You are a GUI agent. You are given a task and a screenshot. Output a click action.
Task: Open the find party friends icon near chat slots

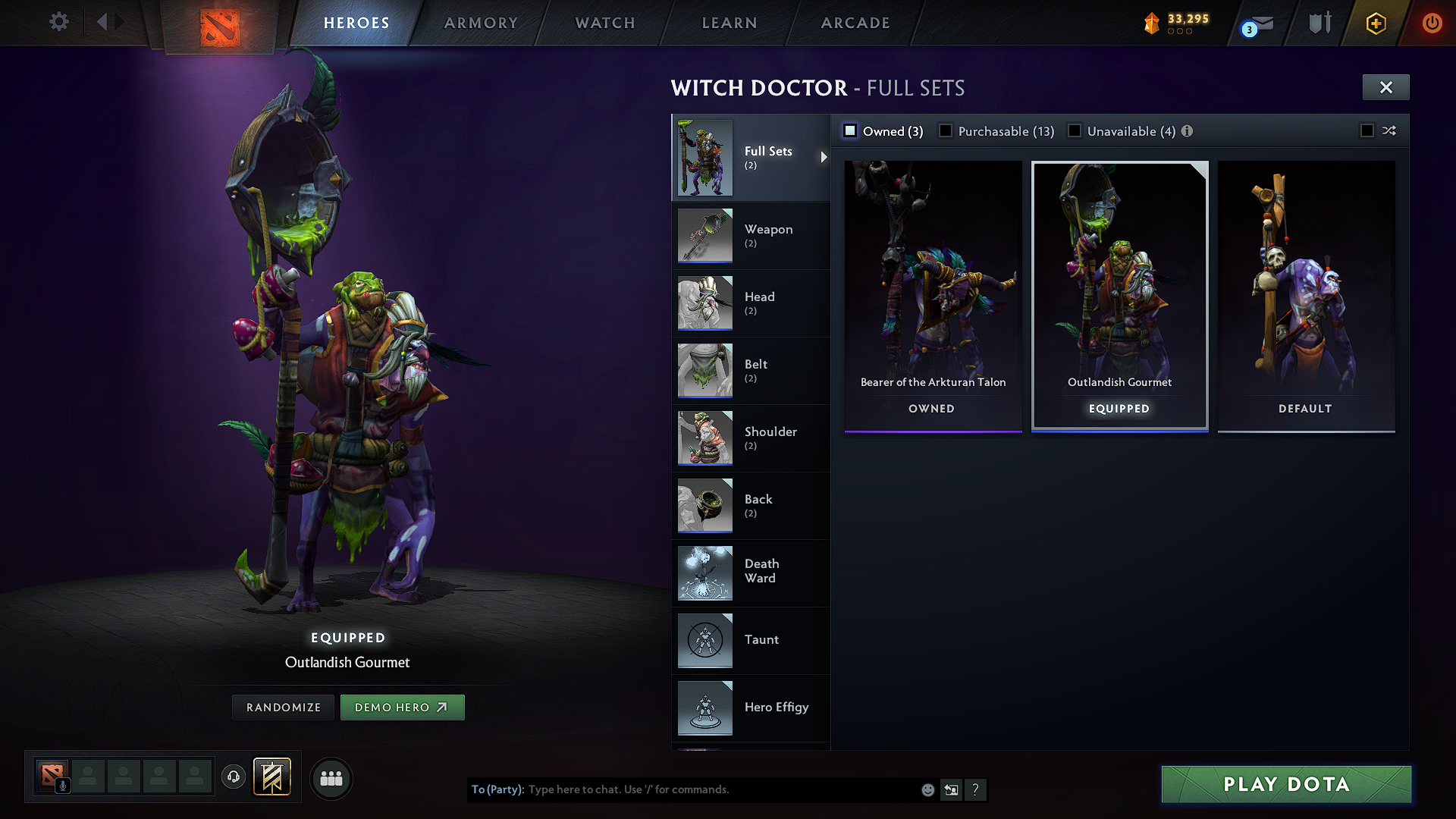[x=331, y=778]
